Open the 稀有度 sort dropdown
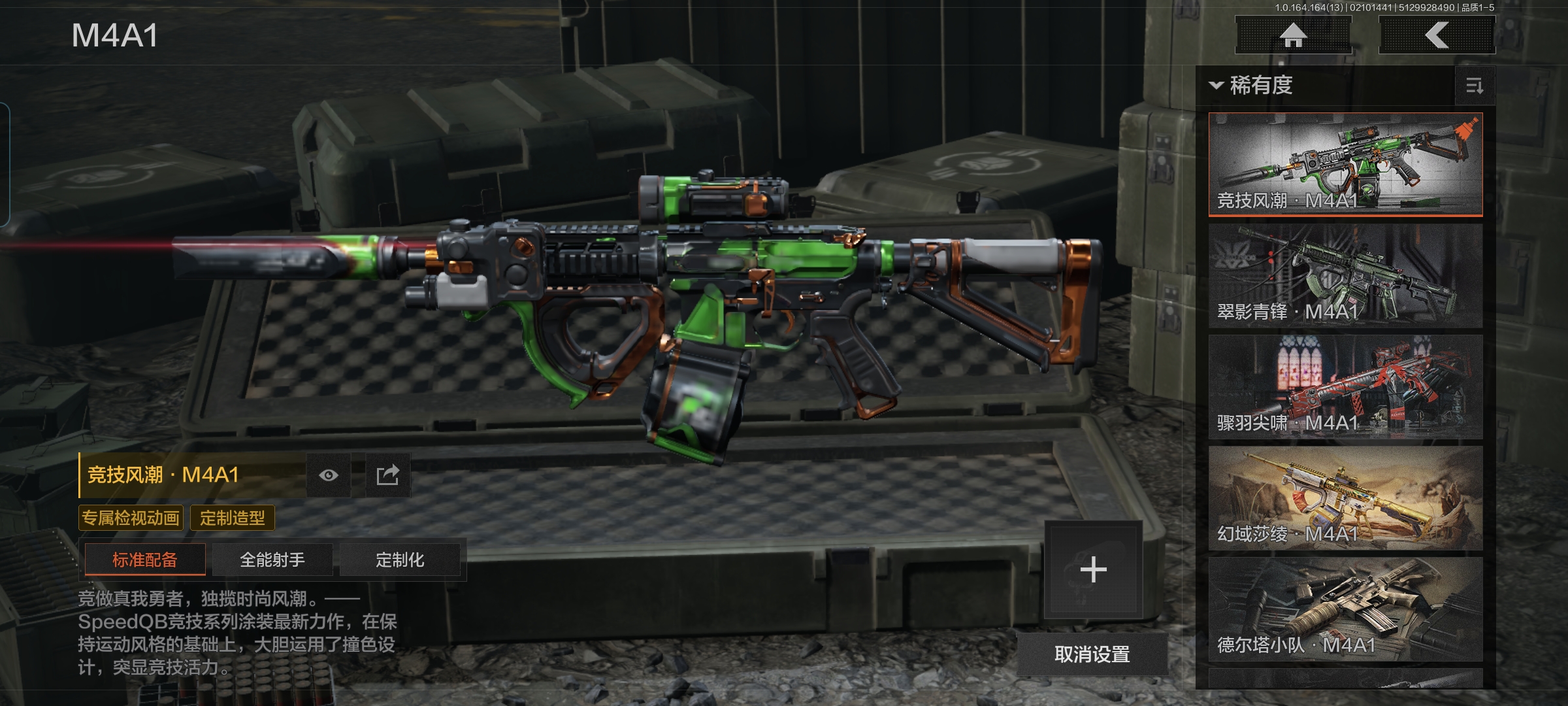Viewport: 1568px width, 706px height. [x=1252, y=86]
